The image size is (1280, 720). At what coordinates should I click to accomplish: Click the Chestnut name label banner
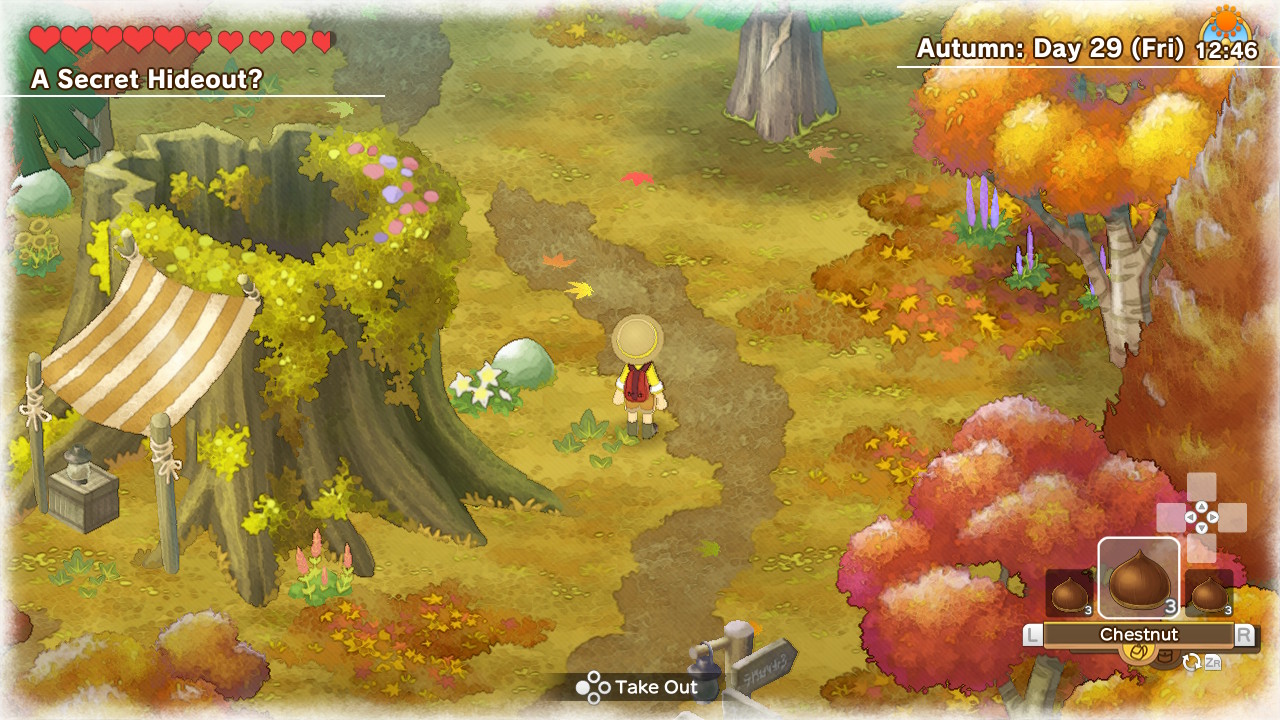coord(1140,632)
